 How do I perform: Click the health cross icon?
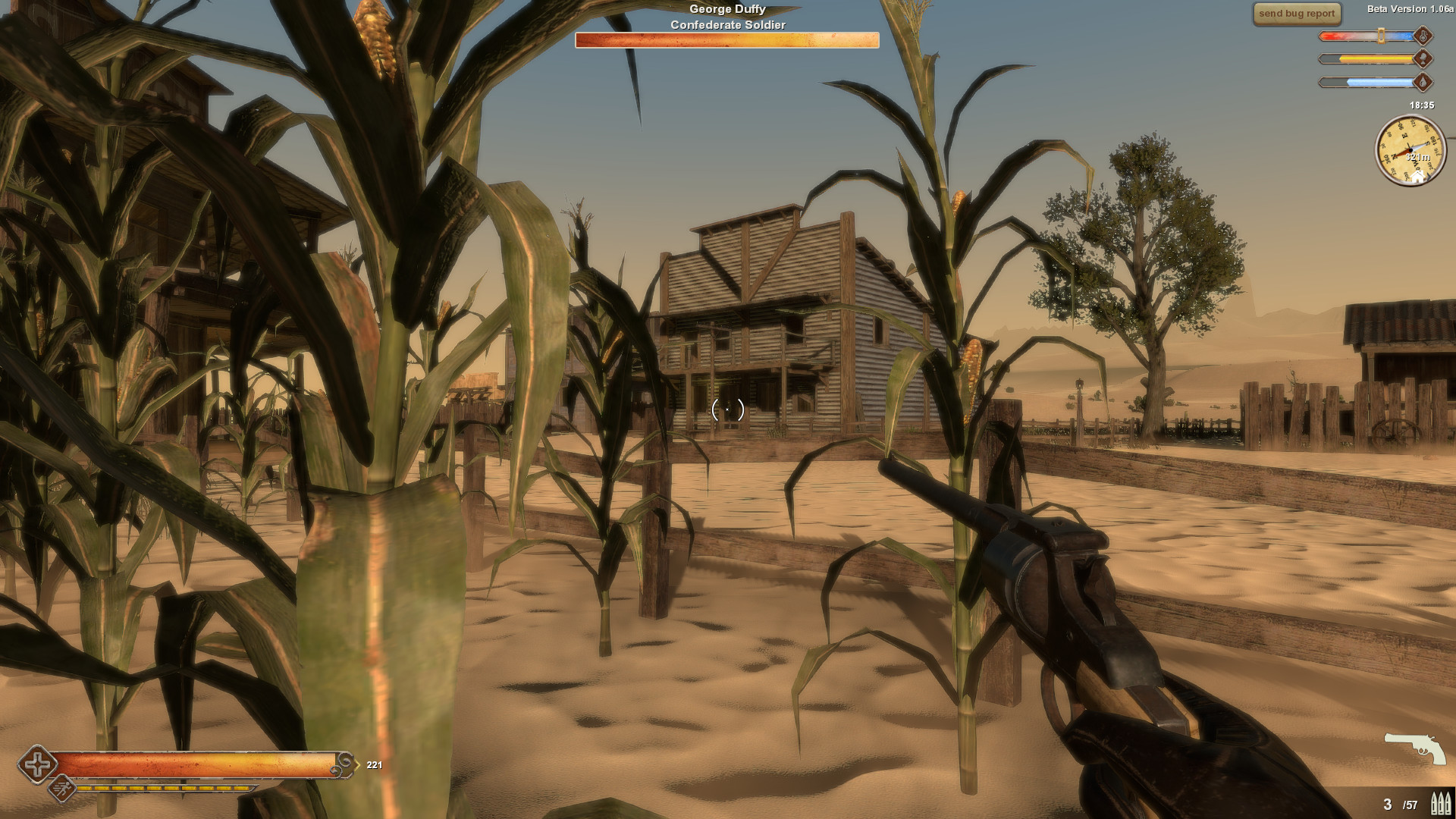point(36,764)
